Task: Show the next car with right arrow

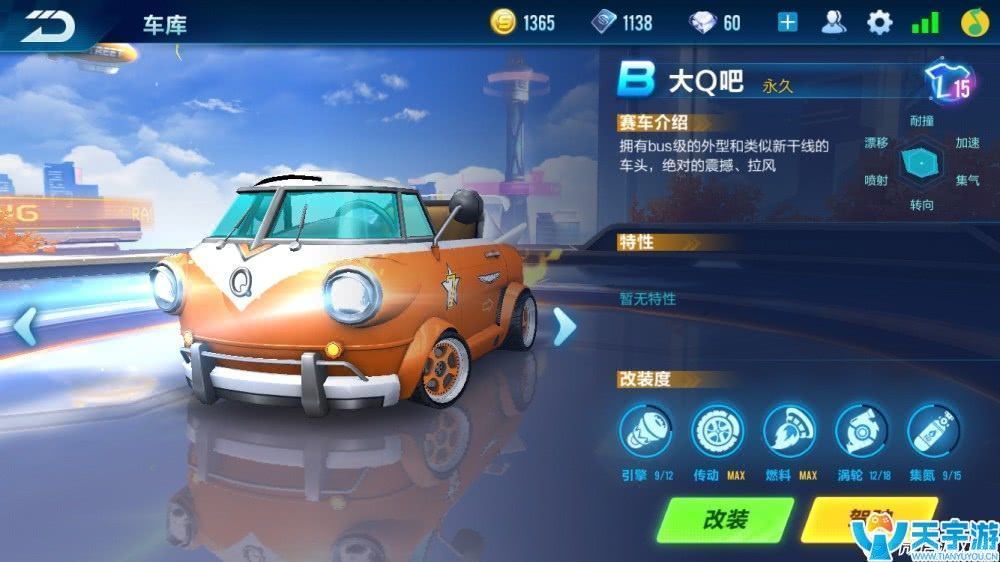Action: click(x=564, y=326)
